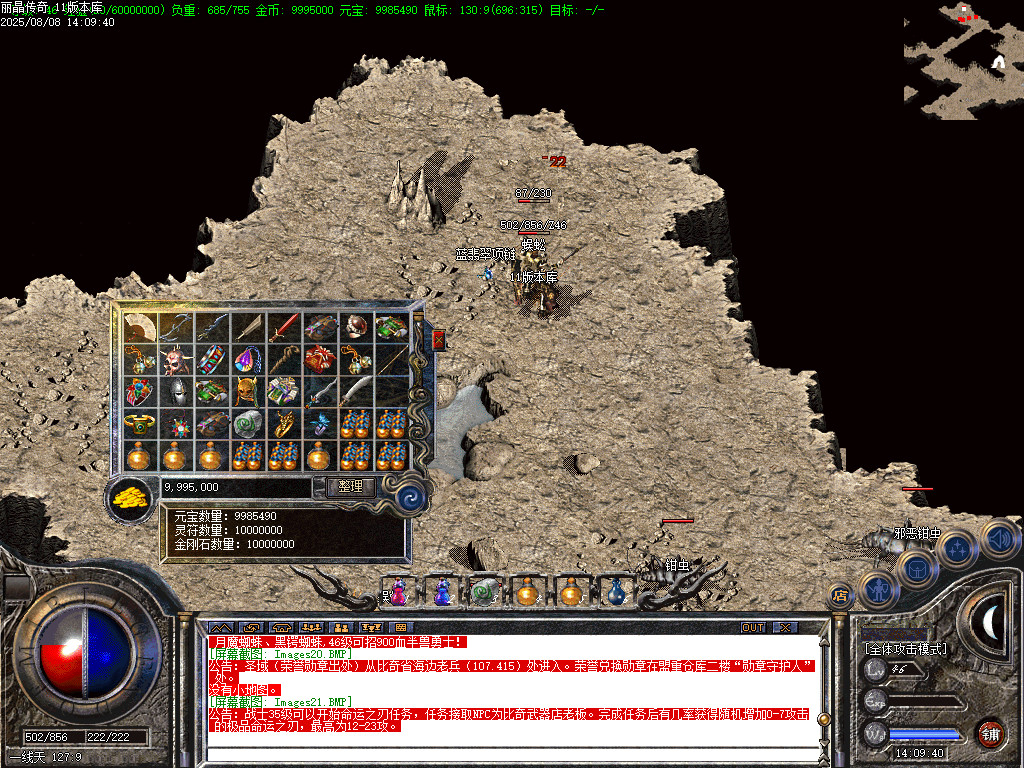
Task: Activate the blue swirl button on the bag
Action: tap(409, 497)
